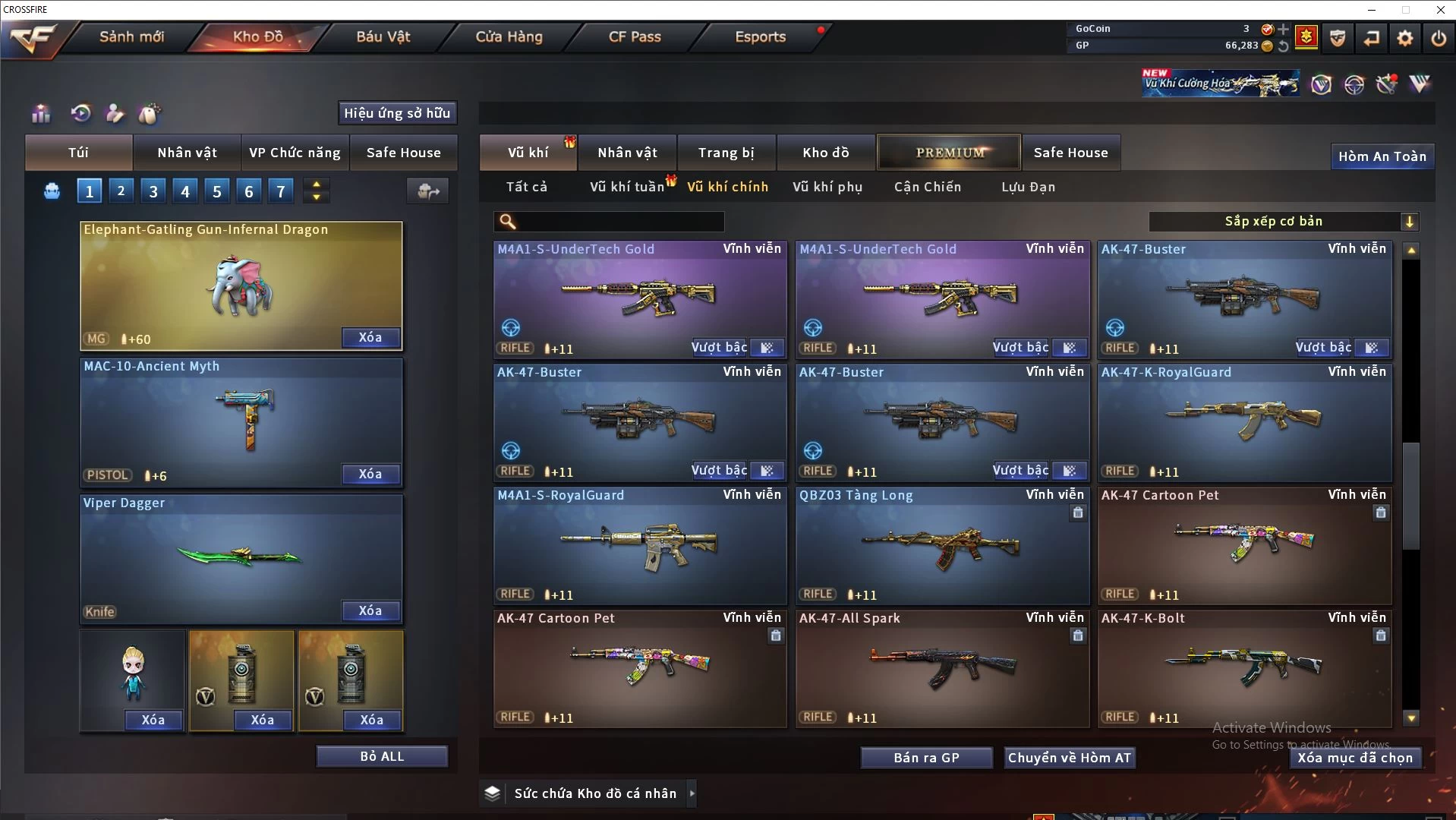
Task: Select the PREMIUM tab
Action: tap(950, 153)
